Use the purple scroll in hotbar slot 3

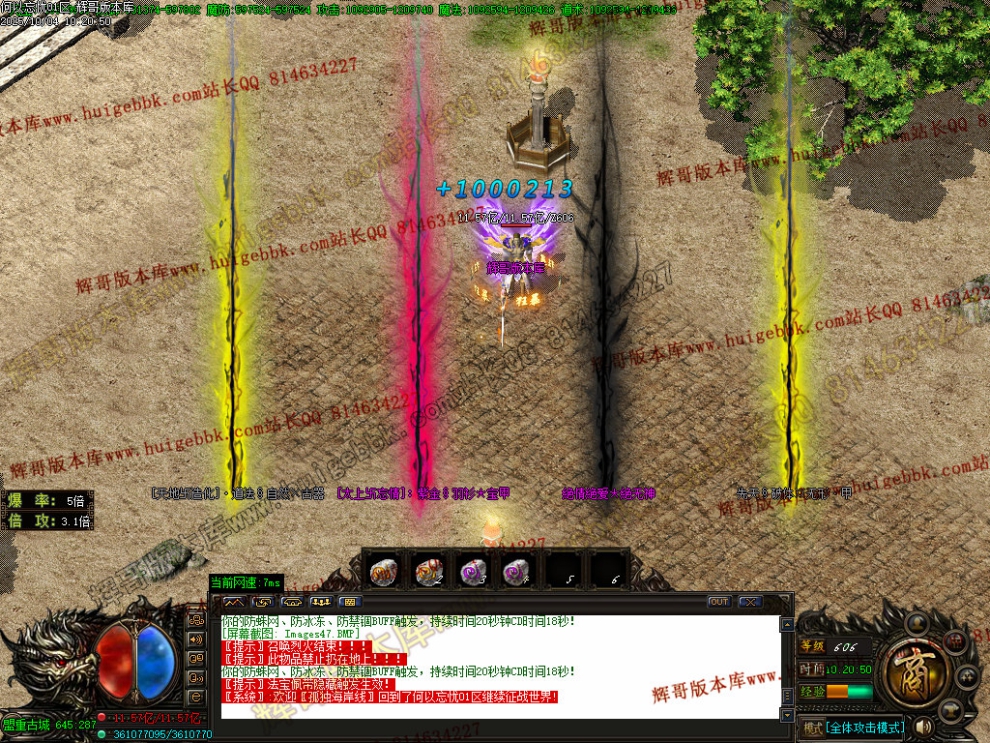click(472, 572)
